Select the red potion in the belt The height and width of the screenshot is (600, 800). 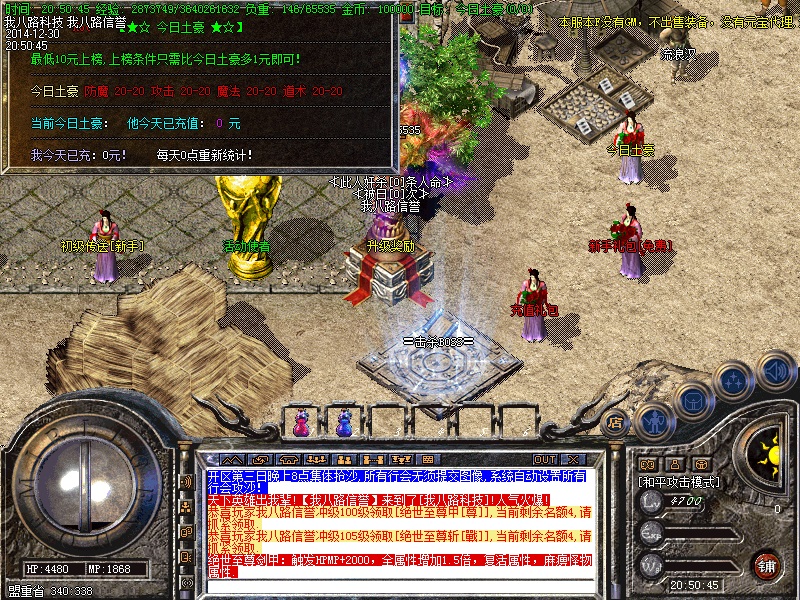pyautogui.click(x=300, y=424)
